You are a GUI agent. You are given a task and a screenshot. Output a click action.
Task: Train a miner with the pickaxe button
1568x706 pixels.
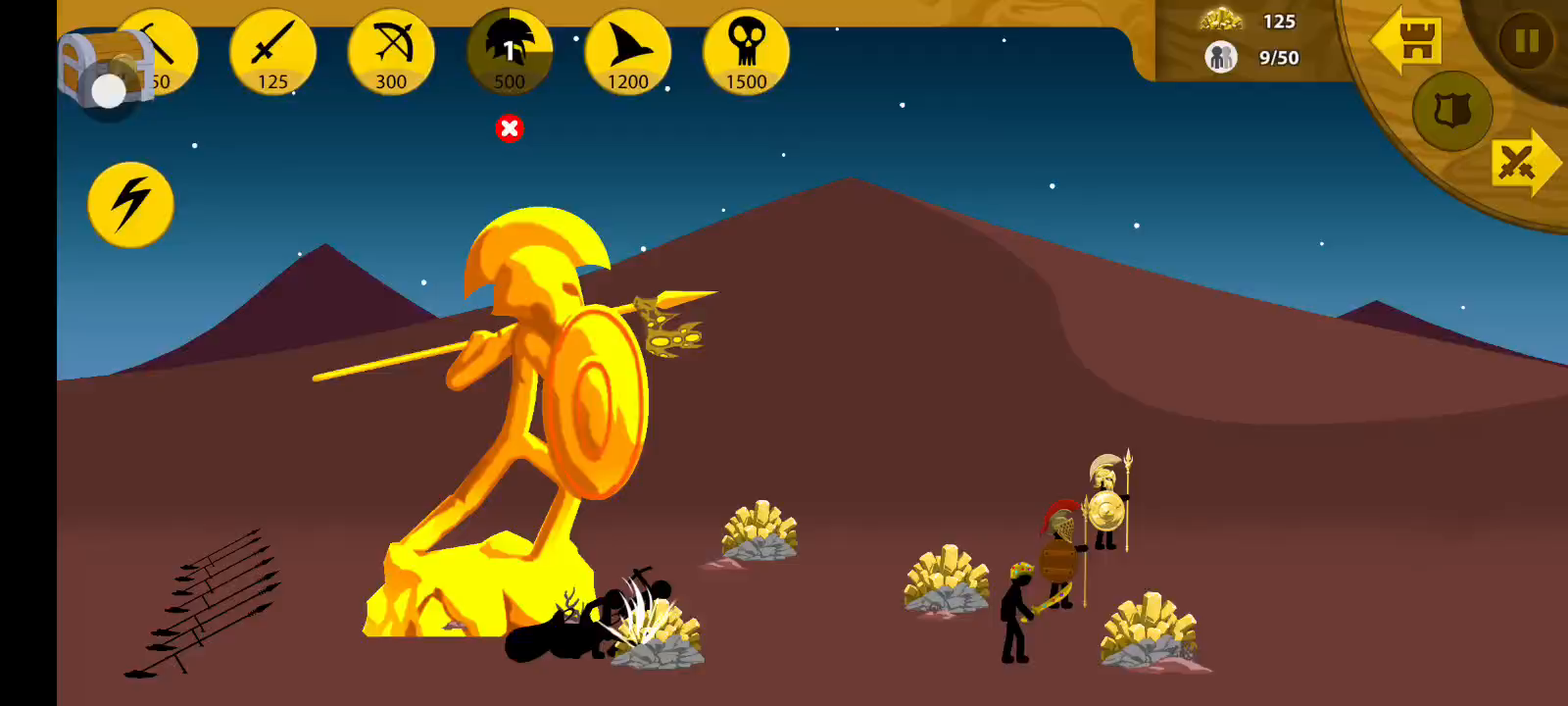169,47
